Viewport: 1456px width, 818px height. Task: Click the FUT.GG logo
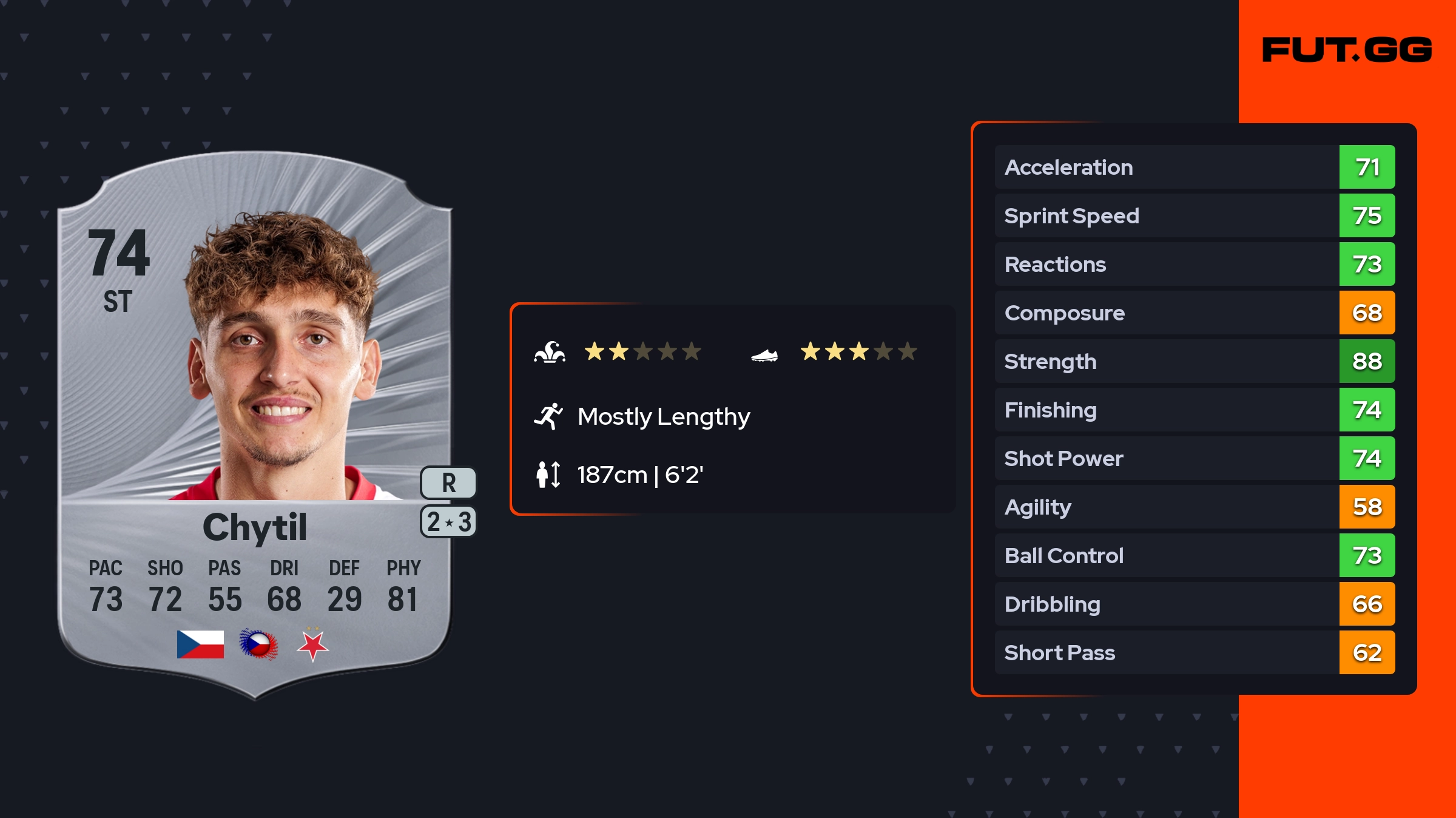point(1347,50)
